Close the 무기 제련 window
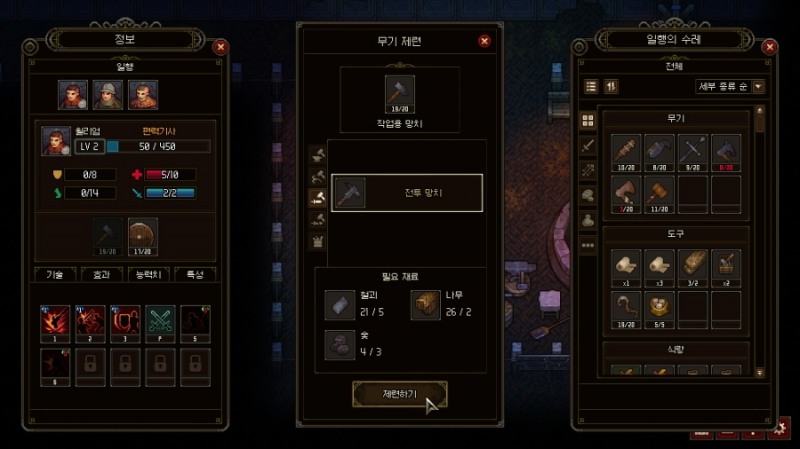Screen dimensions: 800x449 click(484, 41)
